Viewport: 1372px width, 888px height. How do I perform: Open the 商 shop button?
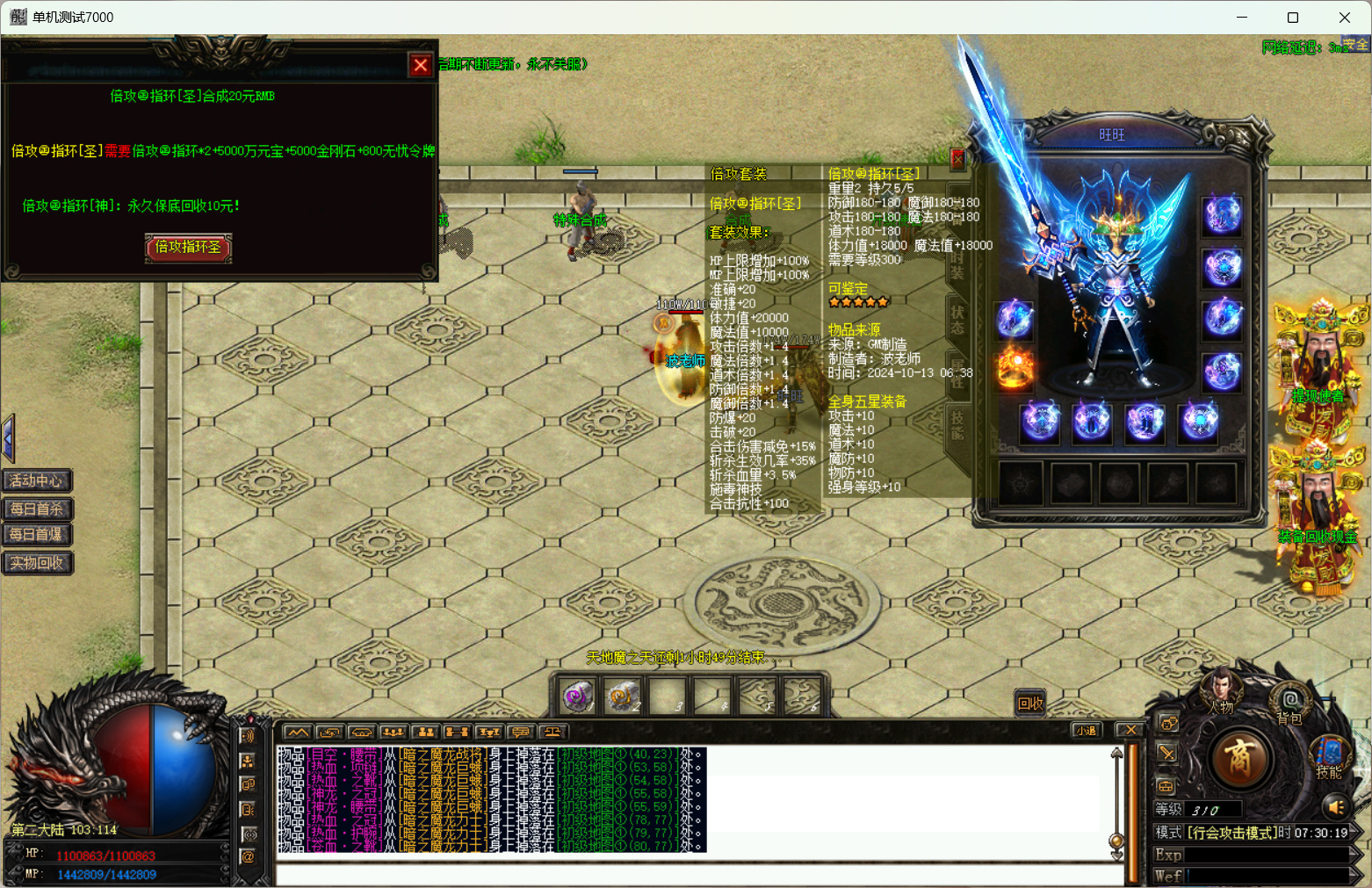[1239, 758]
